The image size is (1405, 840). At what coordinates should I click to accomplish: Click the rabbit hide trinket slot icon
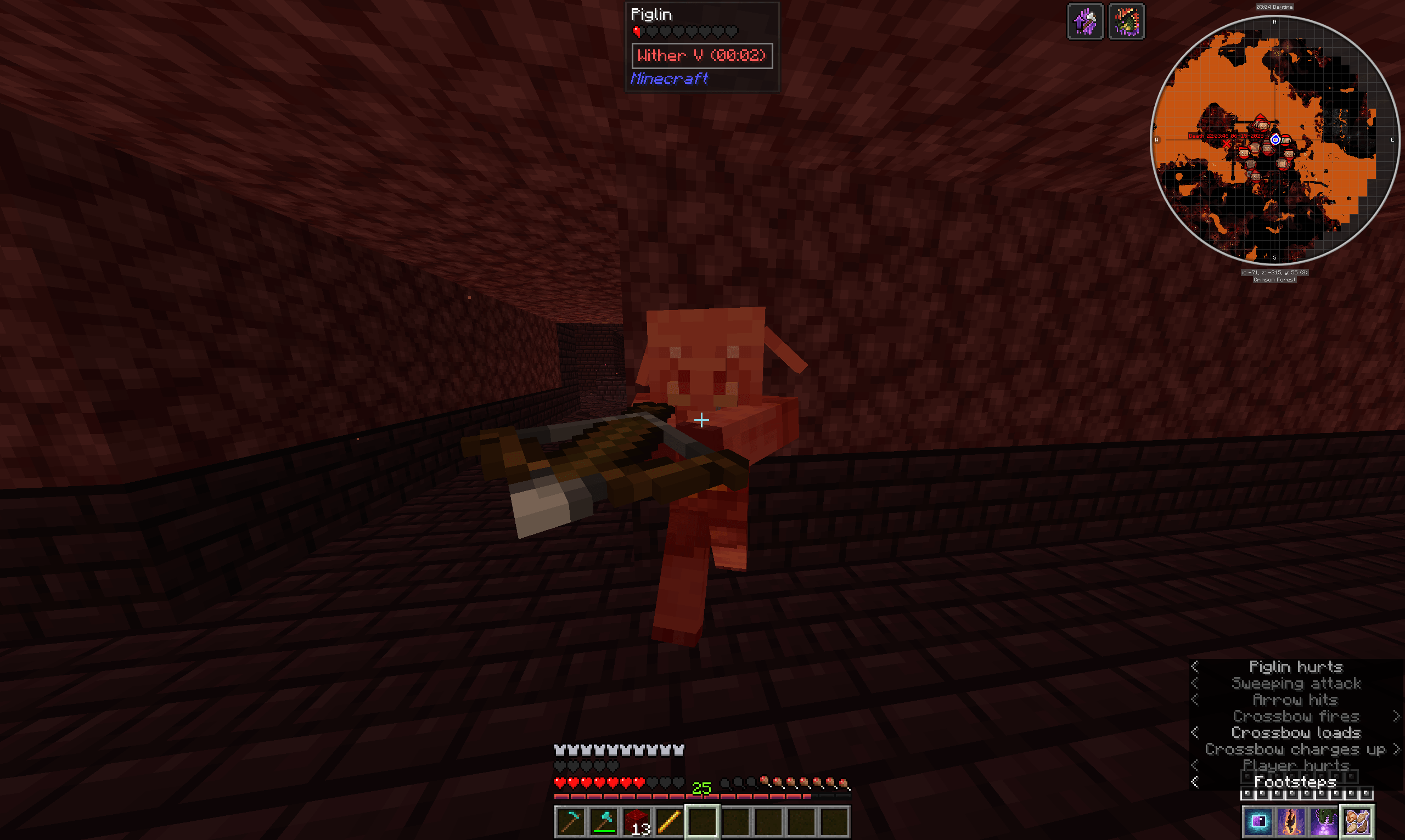(x=1357, y=823)
